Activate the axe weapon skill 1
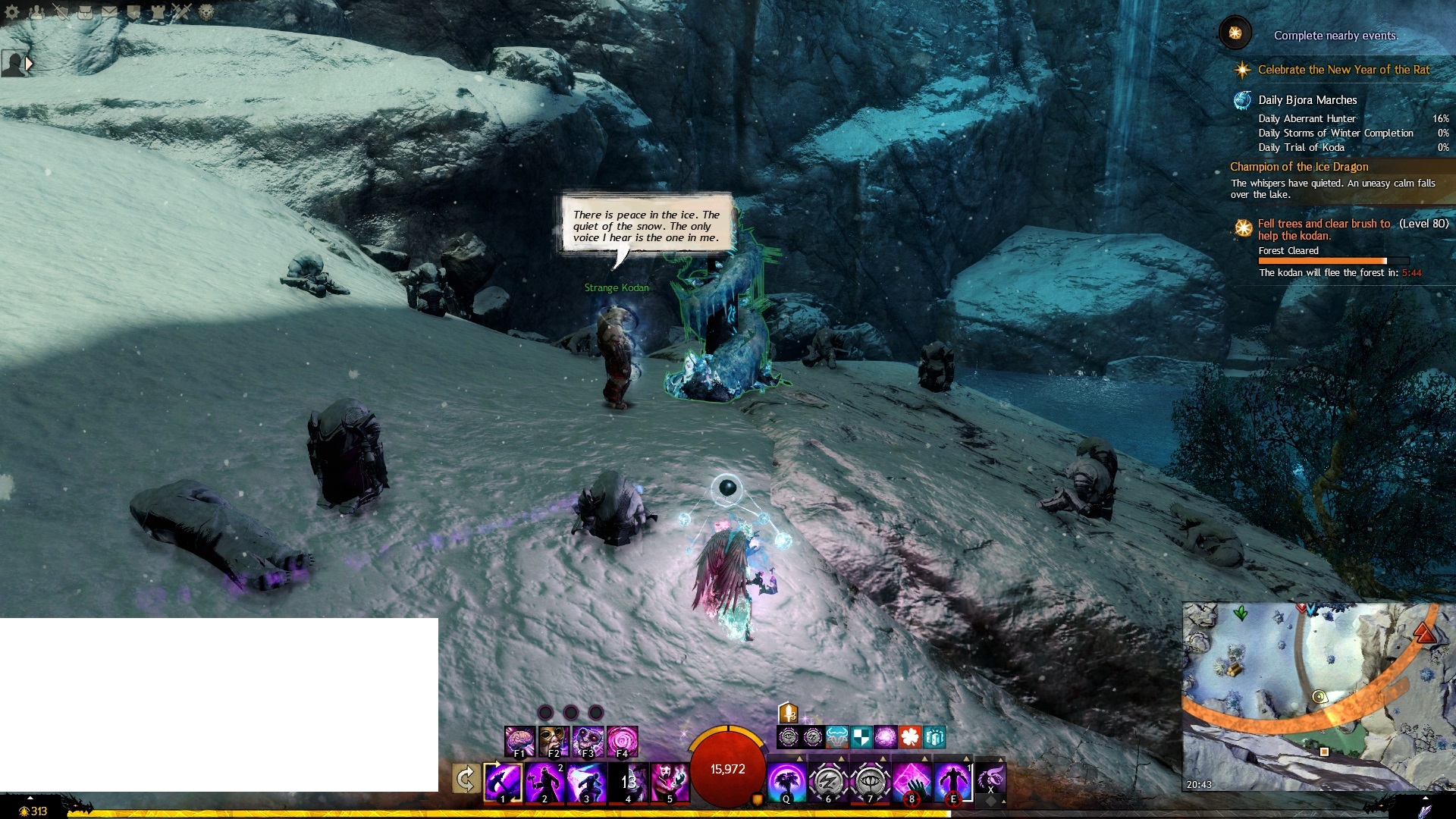 503,781
